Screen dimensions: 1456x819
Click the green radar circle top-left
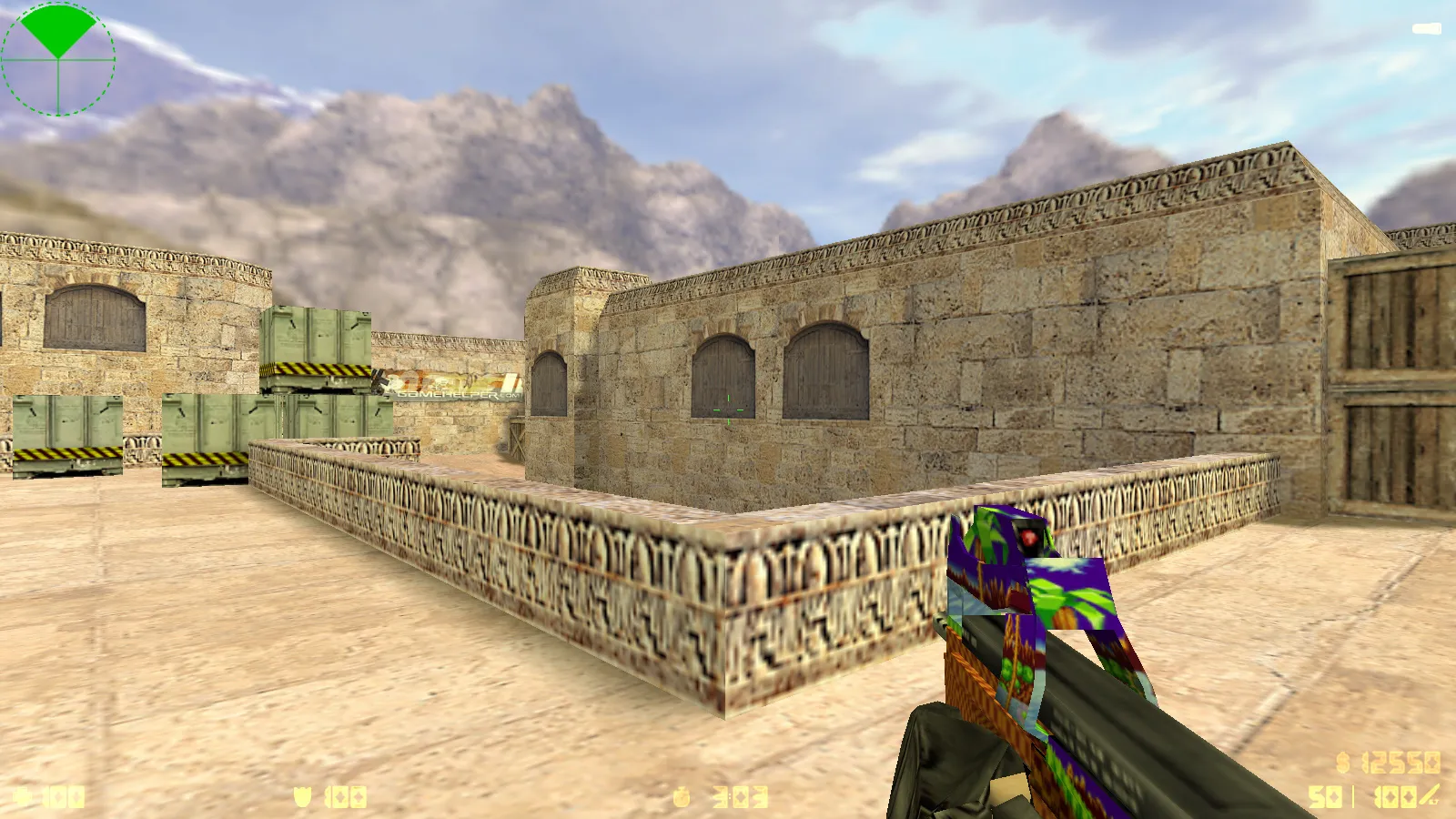pos(58,58)
